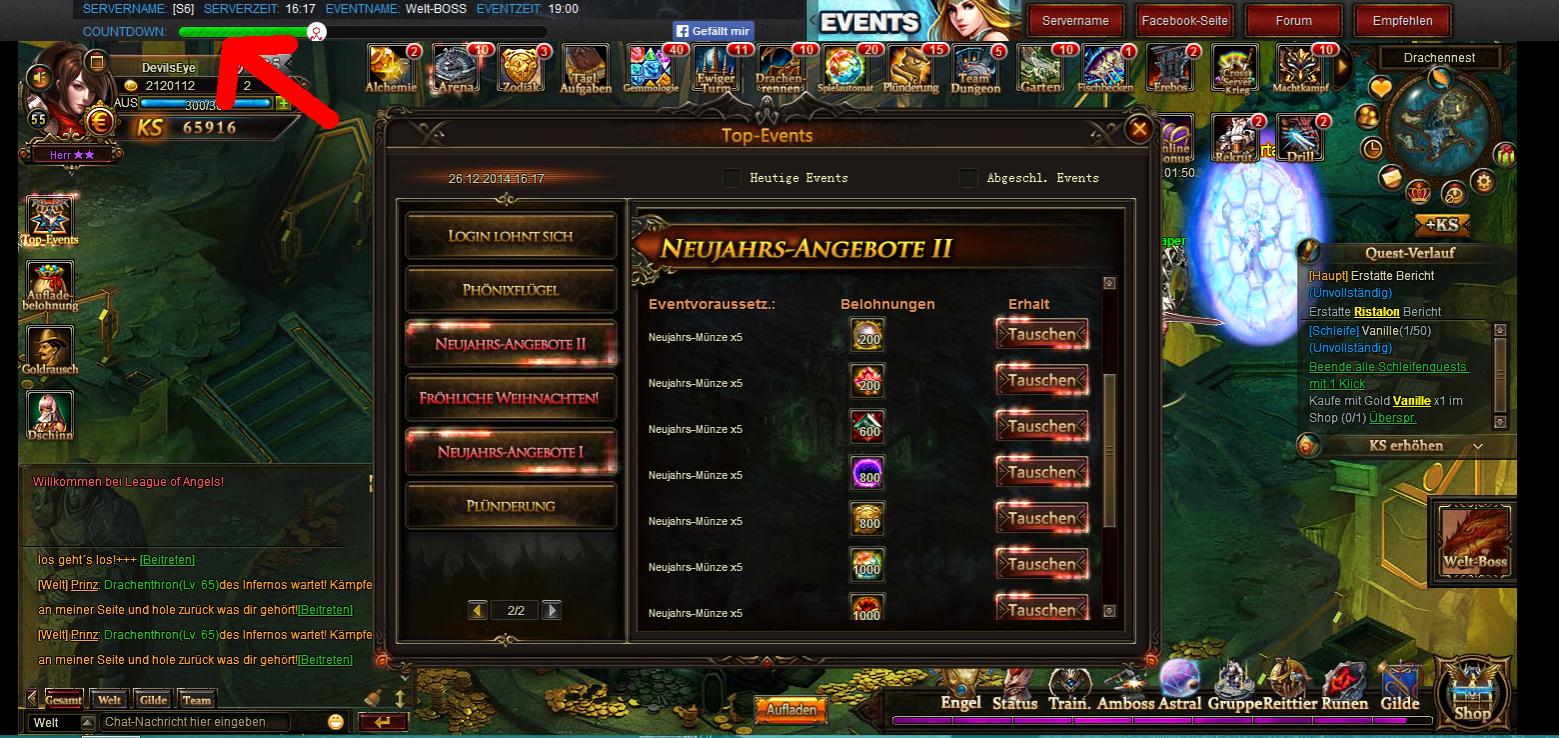Viewport: 1559px width, 738px height.
Task: Click the chat message input field
Action: click(194, 722)
